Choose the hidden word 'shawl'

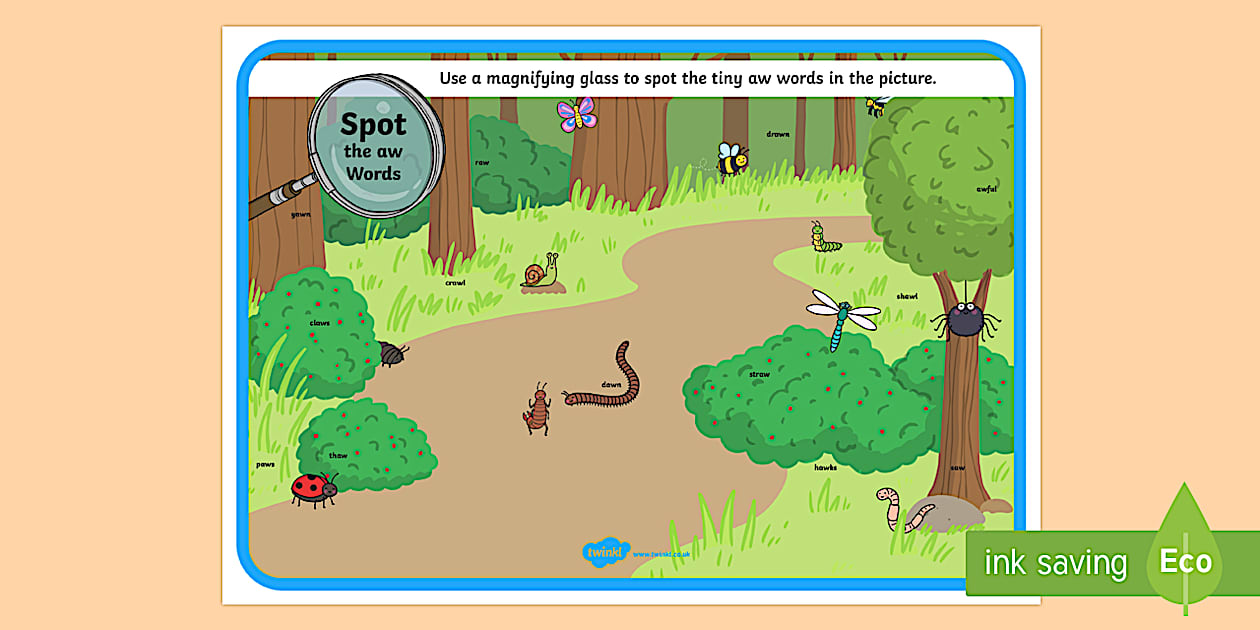click(x=907, y=297)
